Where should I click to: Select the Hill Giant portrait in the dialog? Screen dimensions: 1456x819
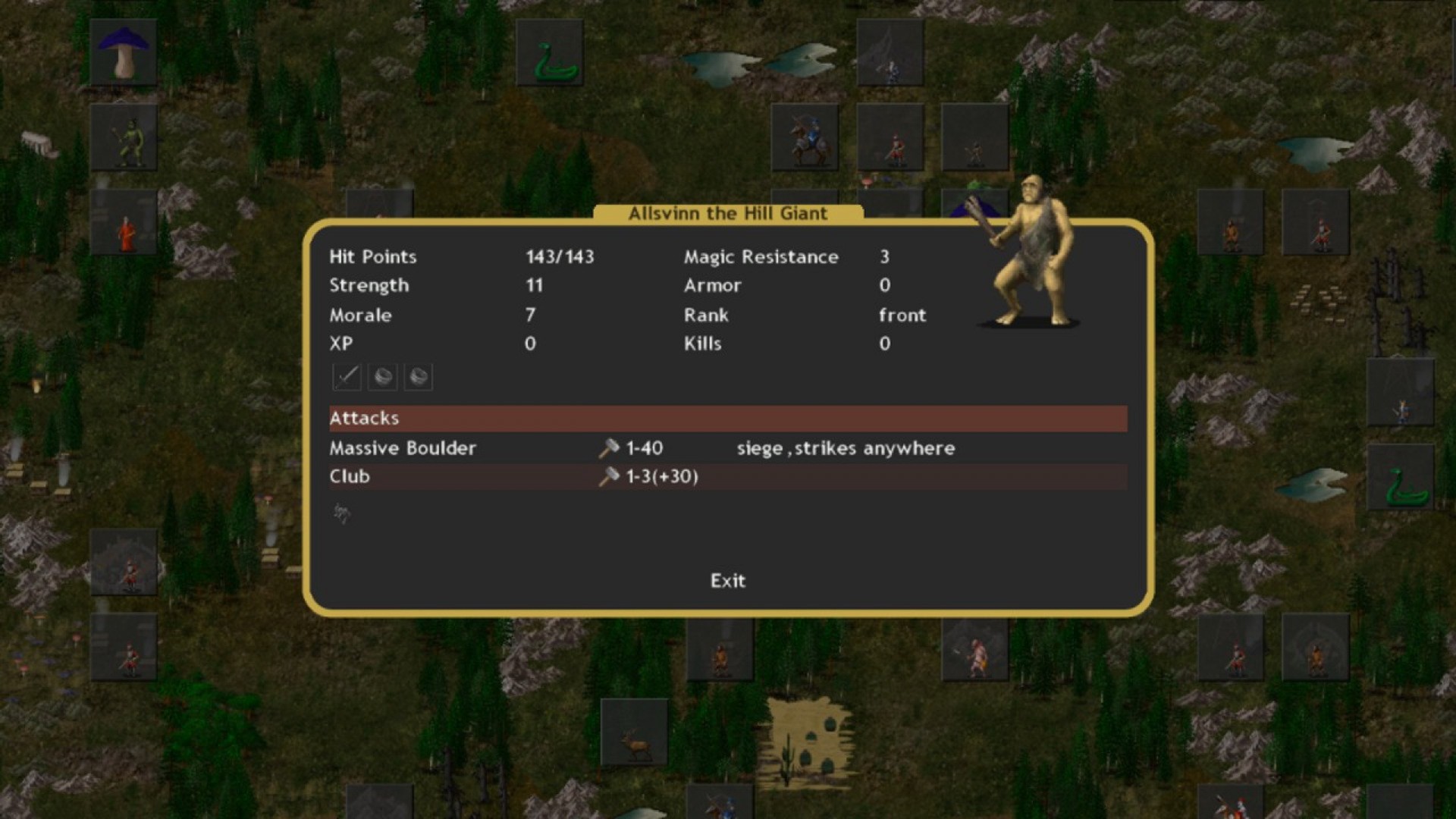tap(1031, 258)
